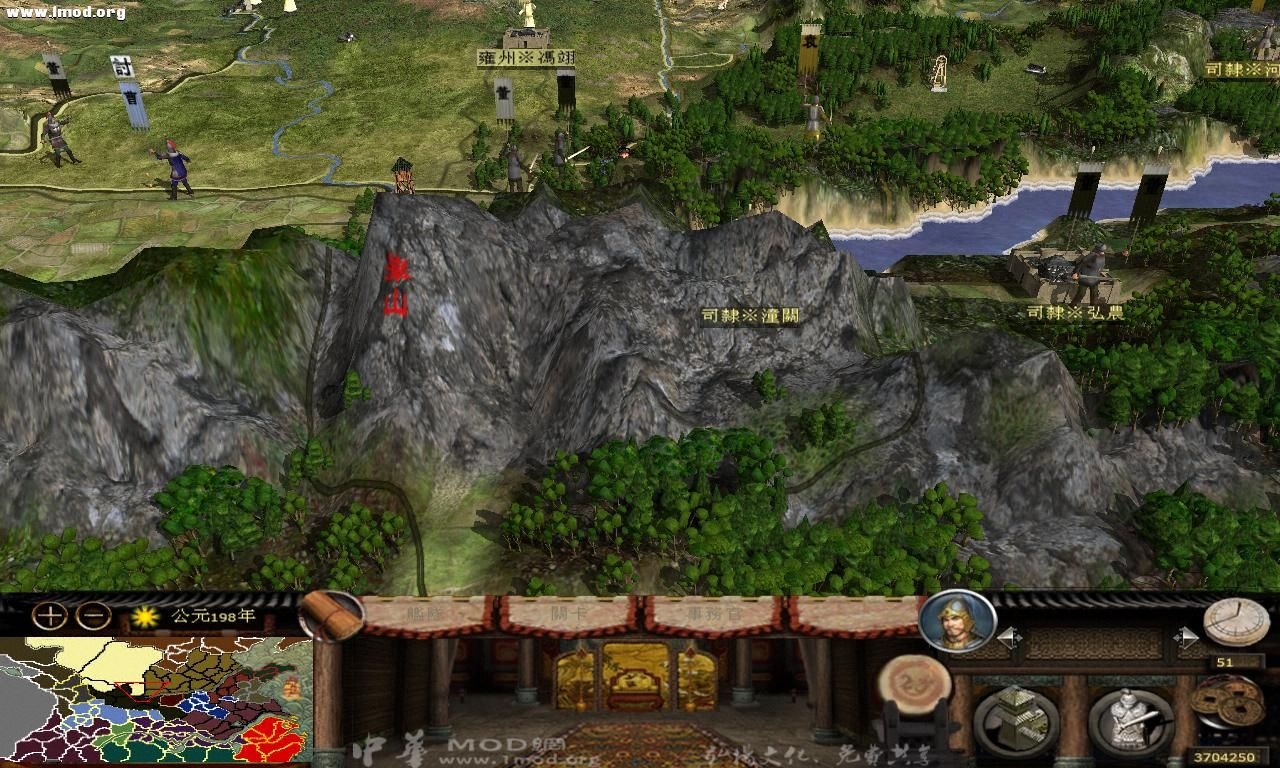Screen dimensions: 1280x768
Task: Click the sun season indicator beside 公元198年
Action: click(x=146, y=619)
